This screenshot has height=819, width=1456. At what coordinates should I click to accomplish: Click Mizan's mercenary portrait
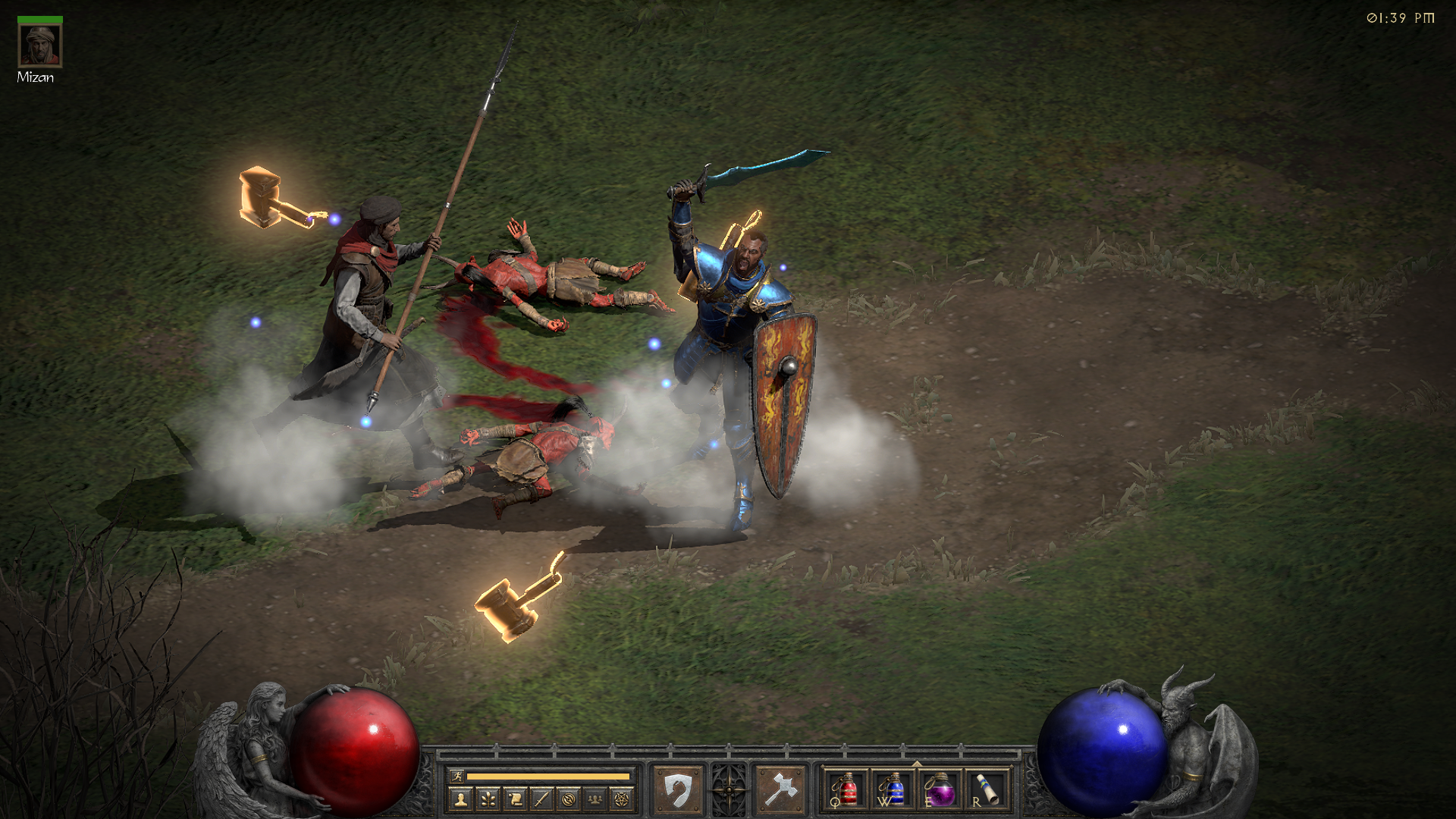pos(40,45)
